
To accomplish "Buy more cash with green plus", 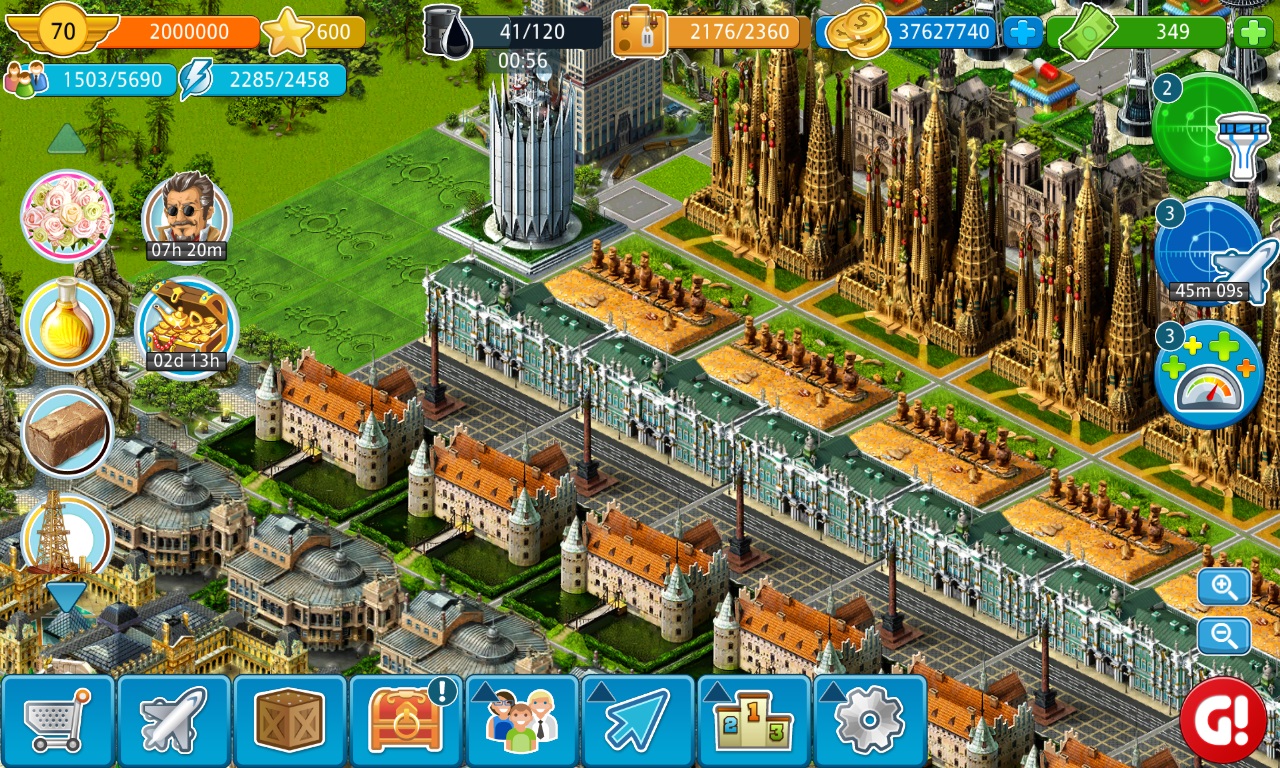I will [1252, 33].
